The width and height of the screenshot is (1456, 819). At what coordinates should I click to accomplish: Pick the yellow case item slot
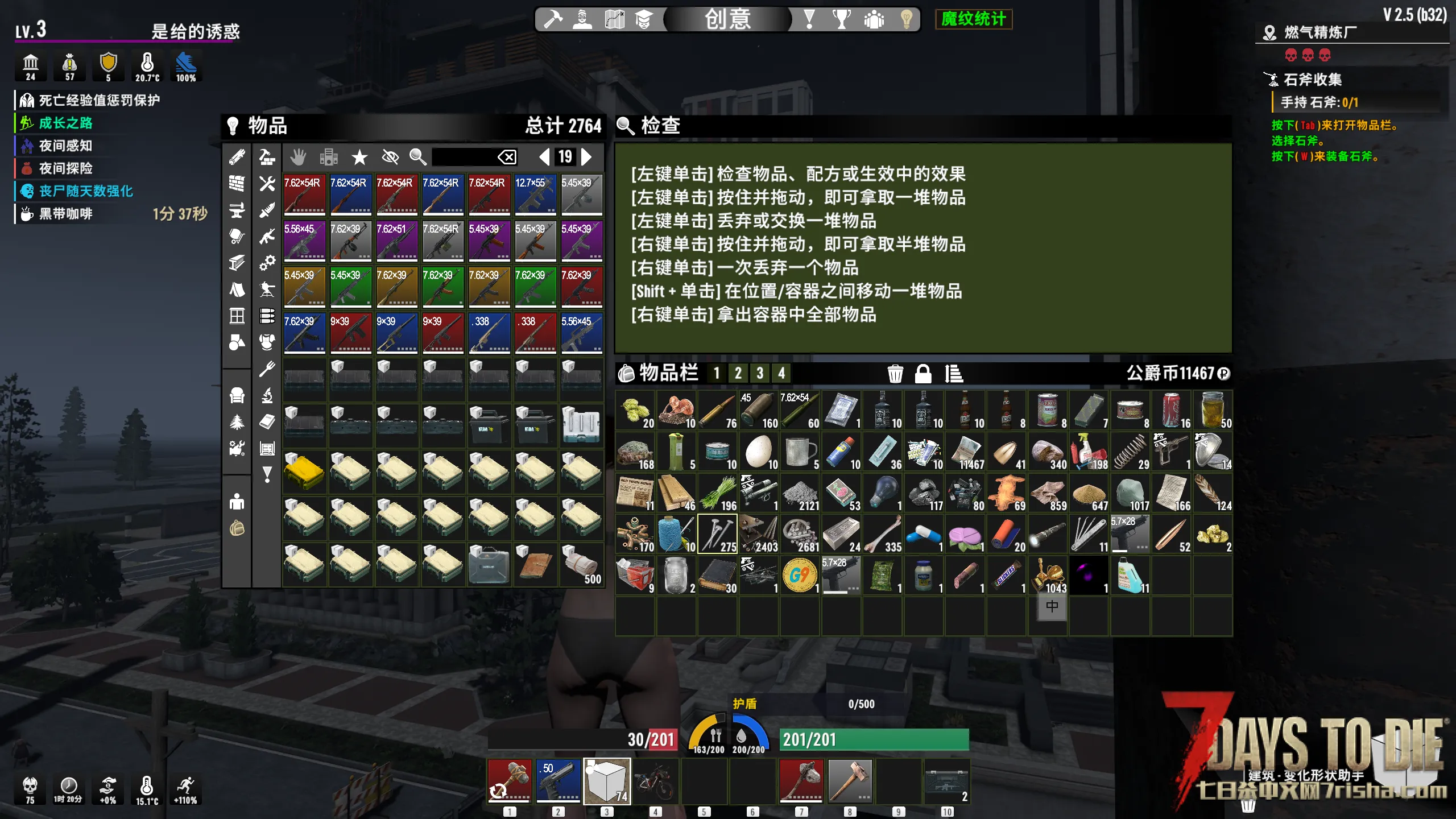coord(304,471)
